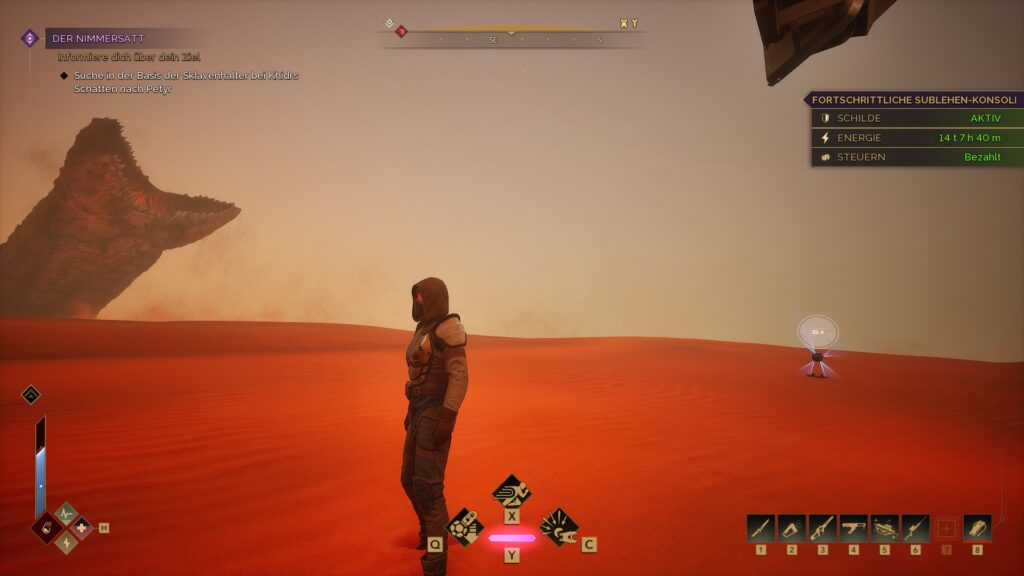Click the chevron diamond icon above water gauge
The image size is (1024, 576).
(x=31, y=394)
